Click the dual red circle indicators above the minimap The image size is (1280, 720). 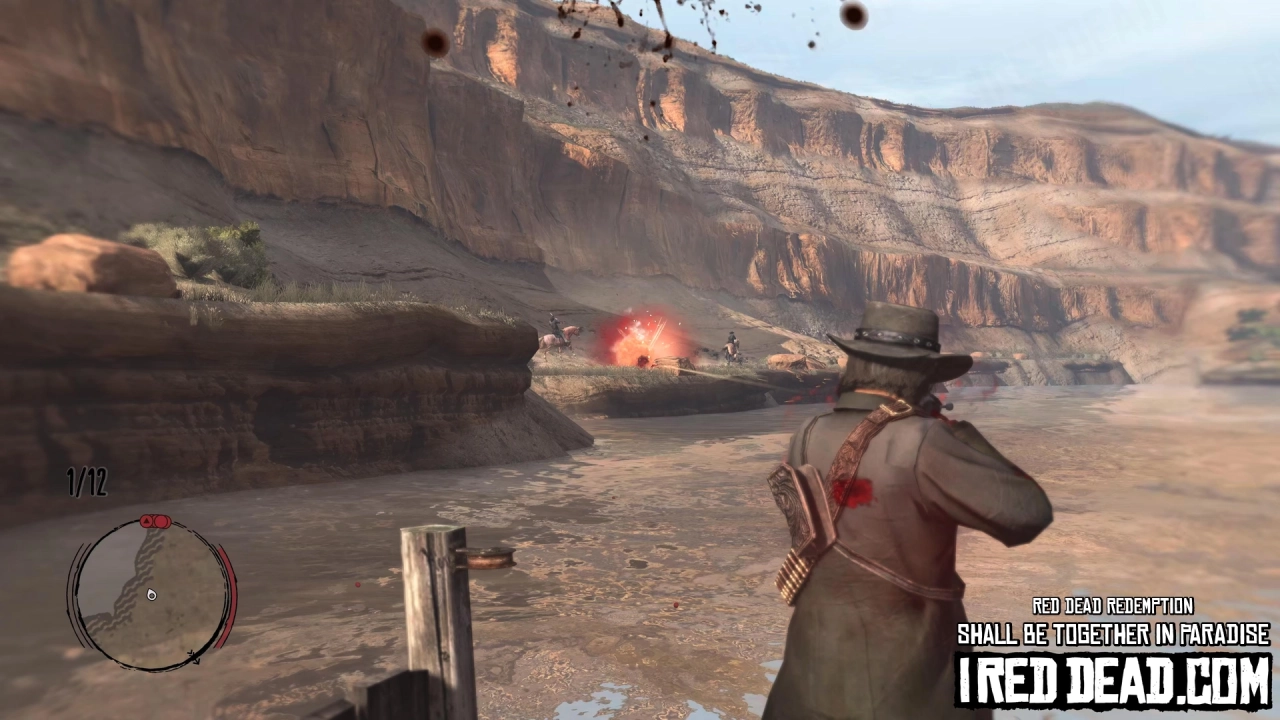(x=153, y=521)
